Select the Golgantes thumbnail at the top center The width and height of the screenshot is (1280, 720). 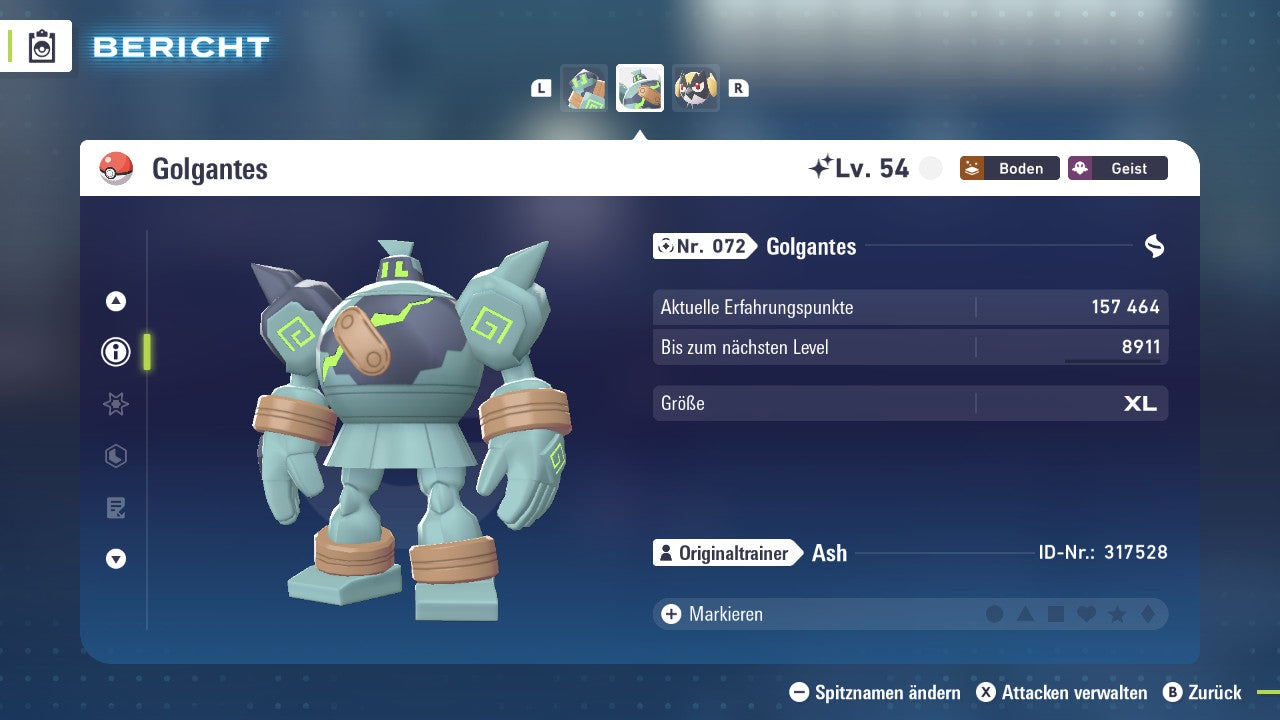640,88
